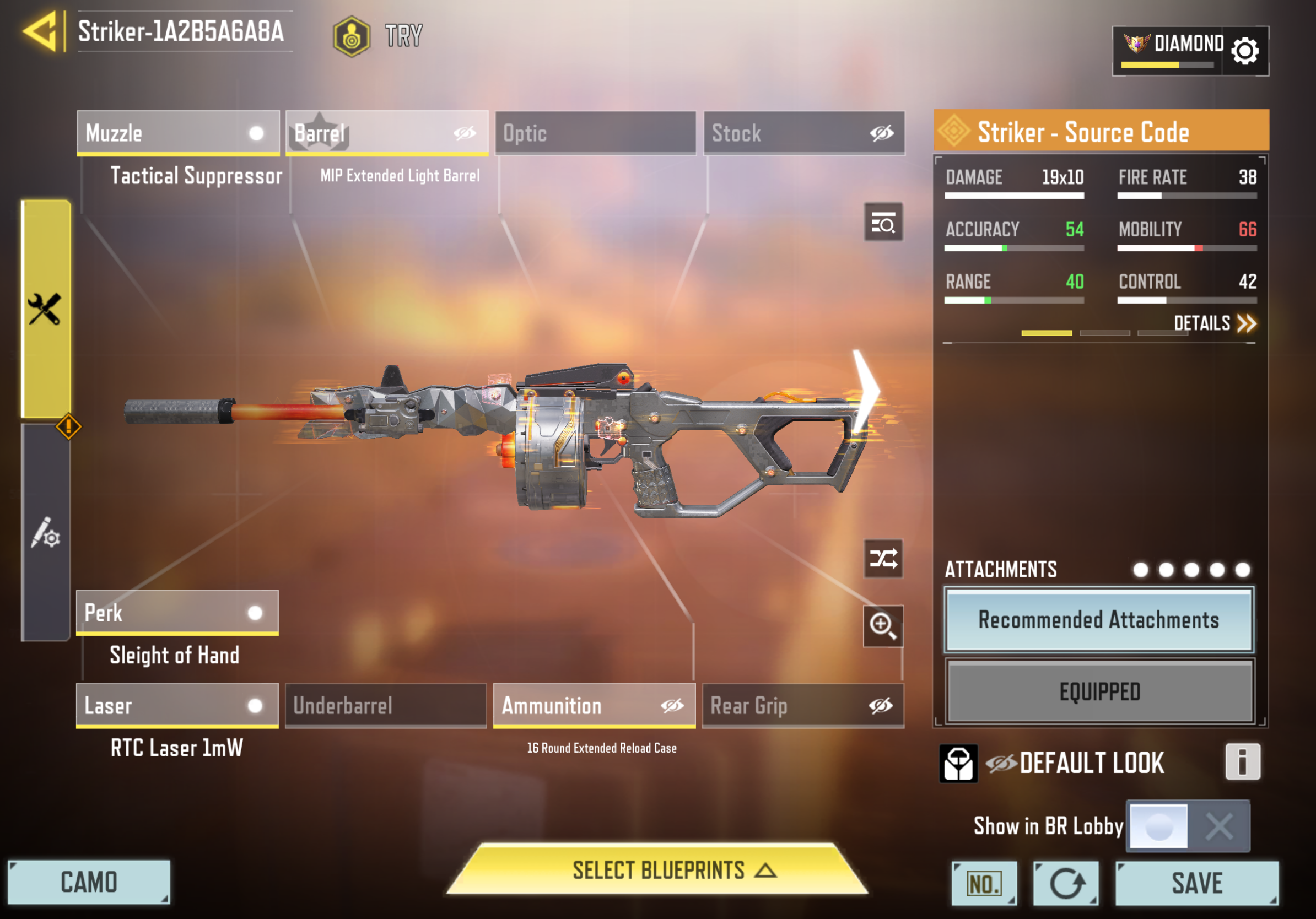
Task: Select the Barrel attachment slot
Action: point(387,133)
